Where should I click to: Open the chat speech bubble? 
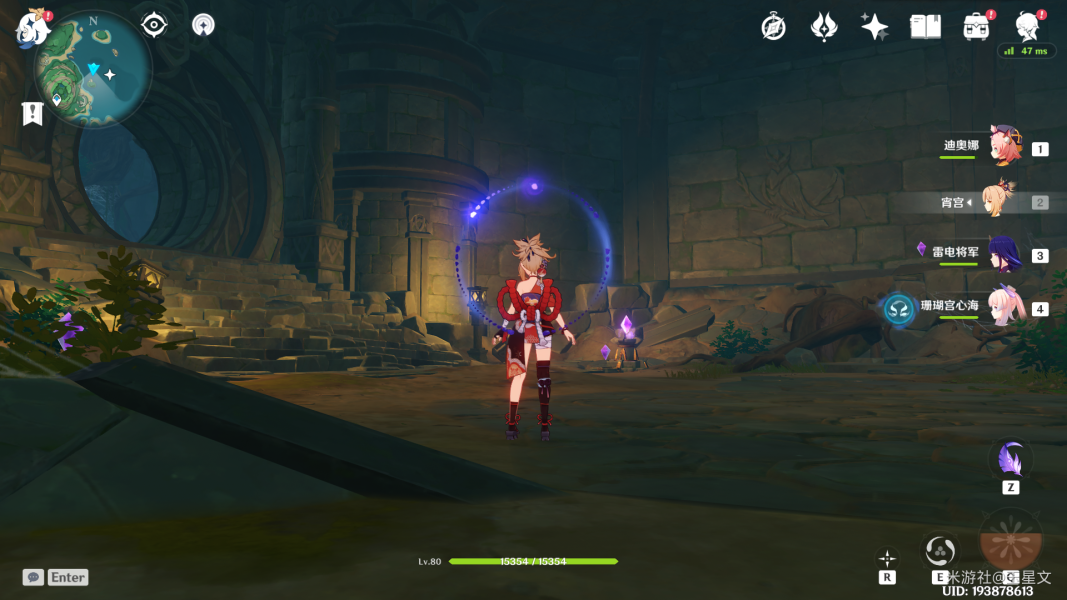coord(33,577)
